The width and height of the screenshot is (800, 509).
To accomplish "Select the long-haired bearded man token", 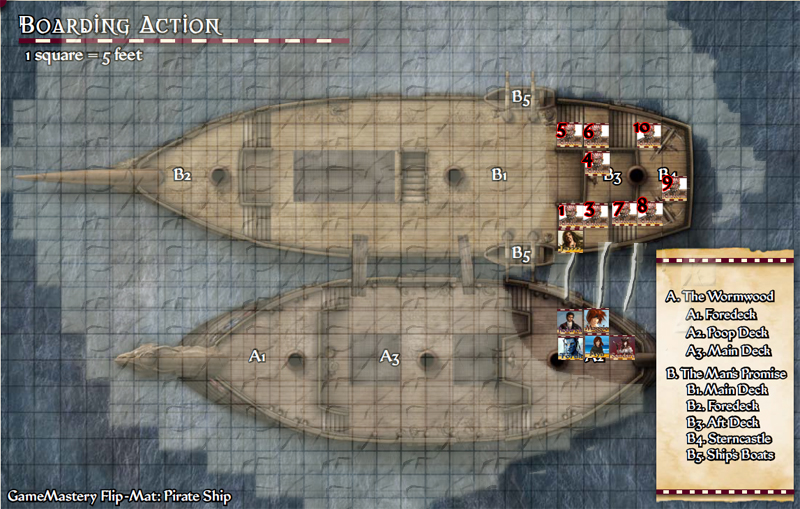I will 571,241.
